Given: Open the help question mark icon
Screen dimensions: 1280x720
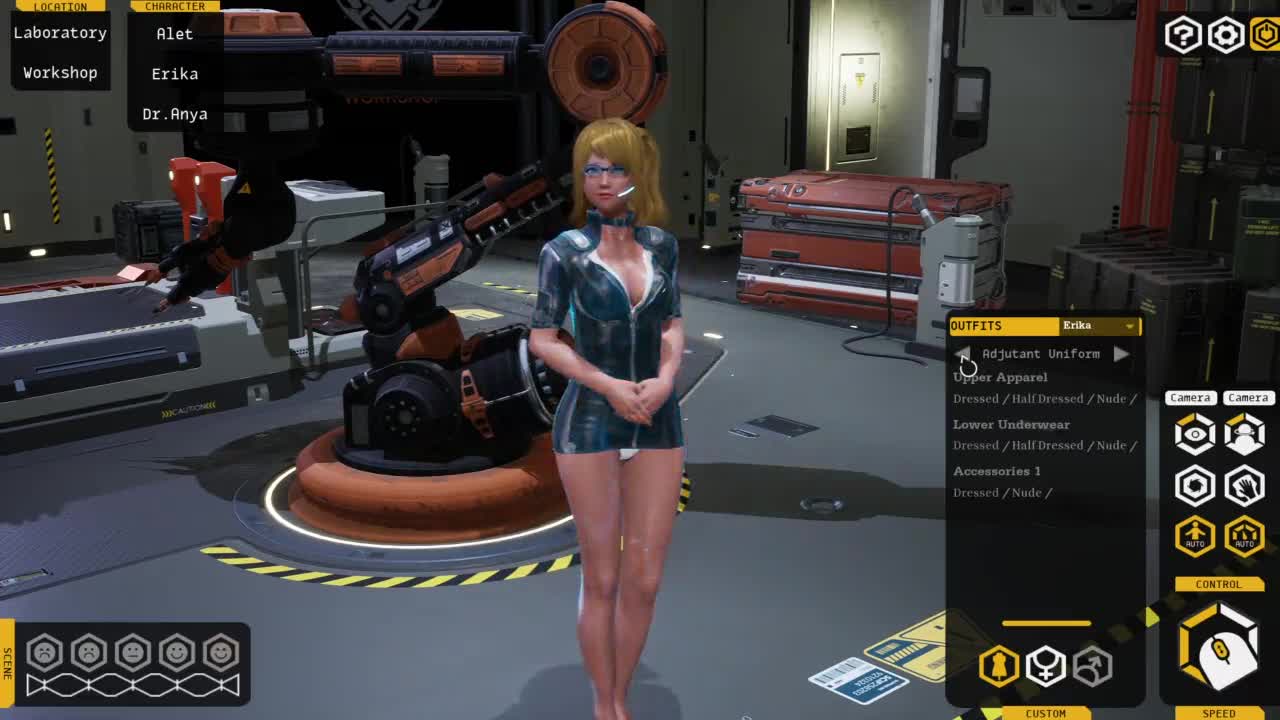Looking at the screenshot, I should [1182, 35].
